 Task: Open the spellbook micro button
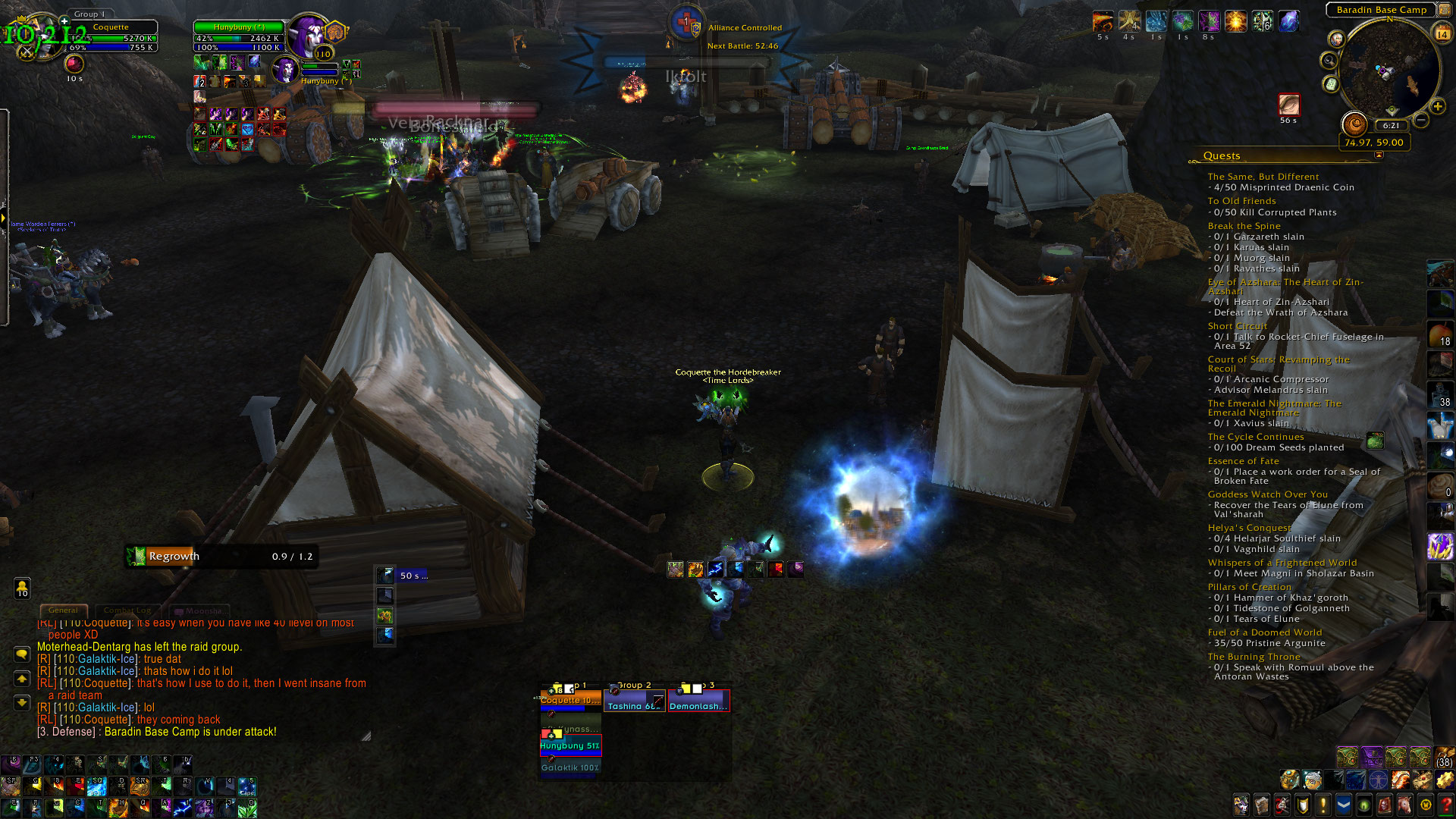1262,804
